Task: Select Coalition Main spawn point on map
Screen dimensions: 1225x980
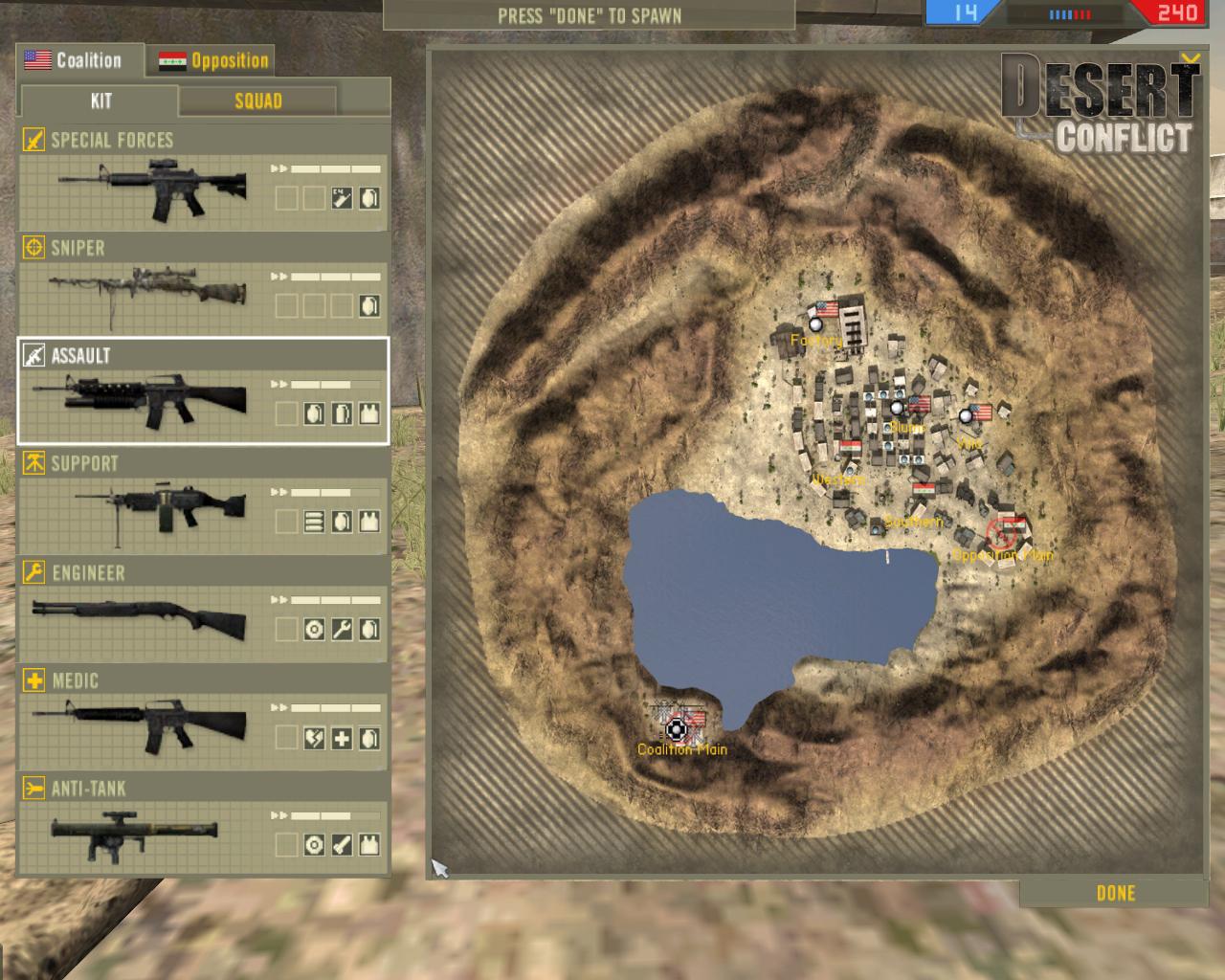Action: 677,730
